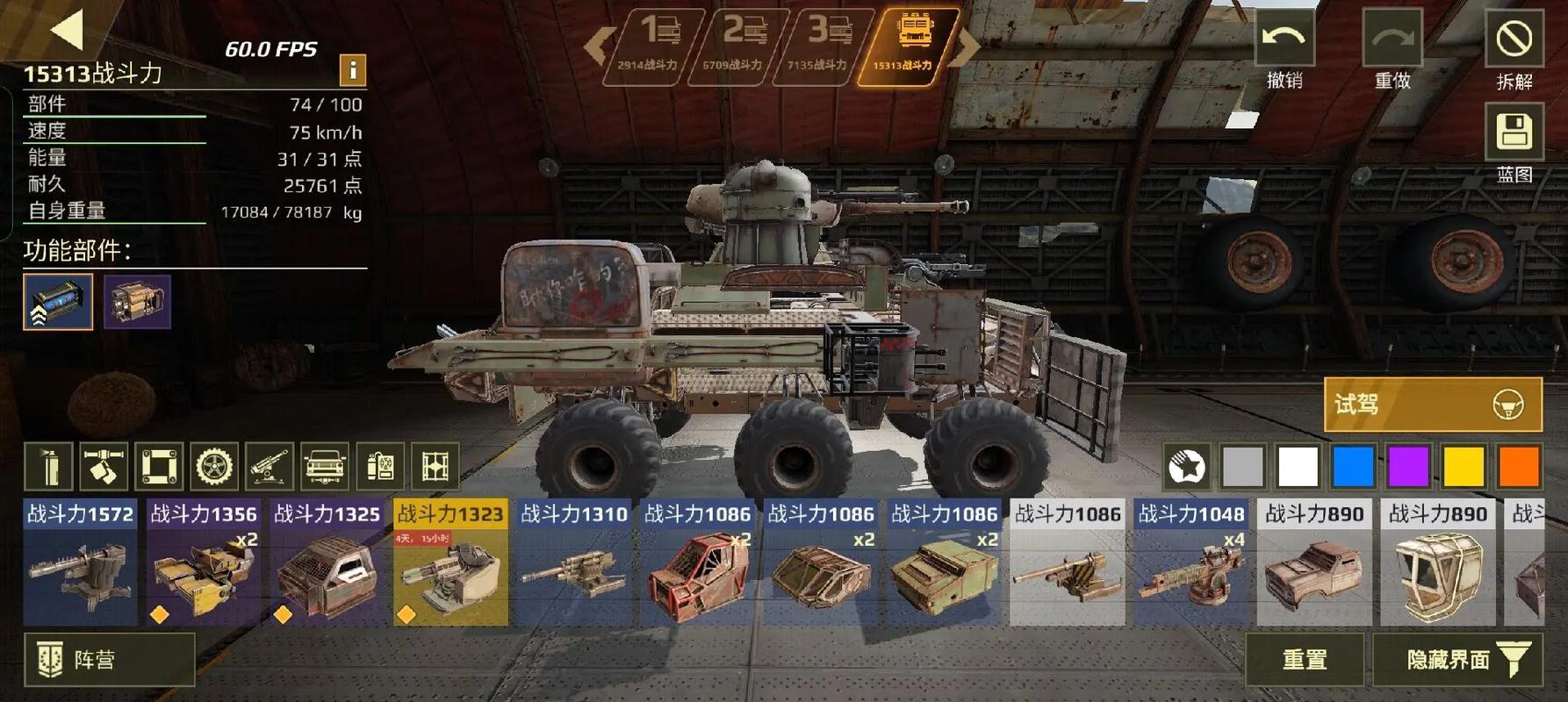1568x702 pixels.
Task: Open the info button beside combat power
Action: [x=352, y=69]
